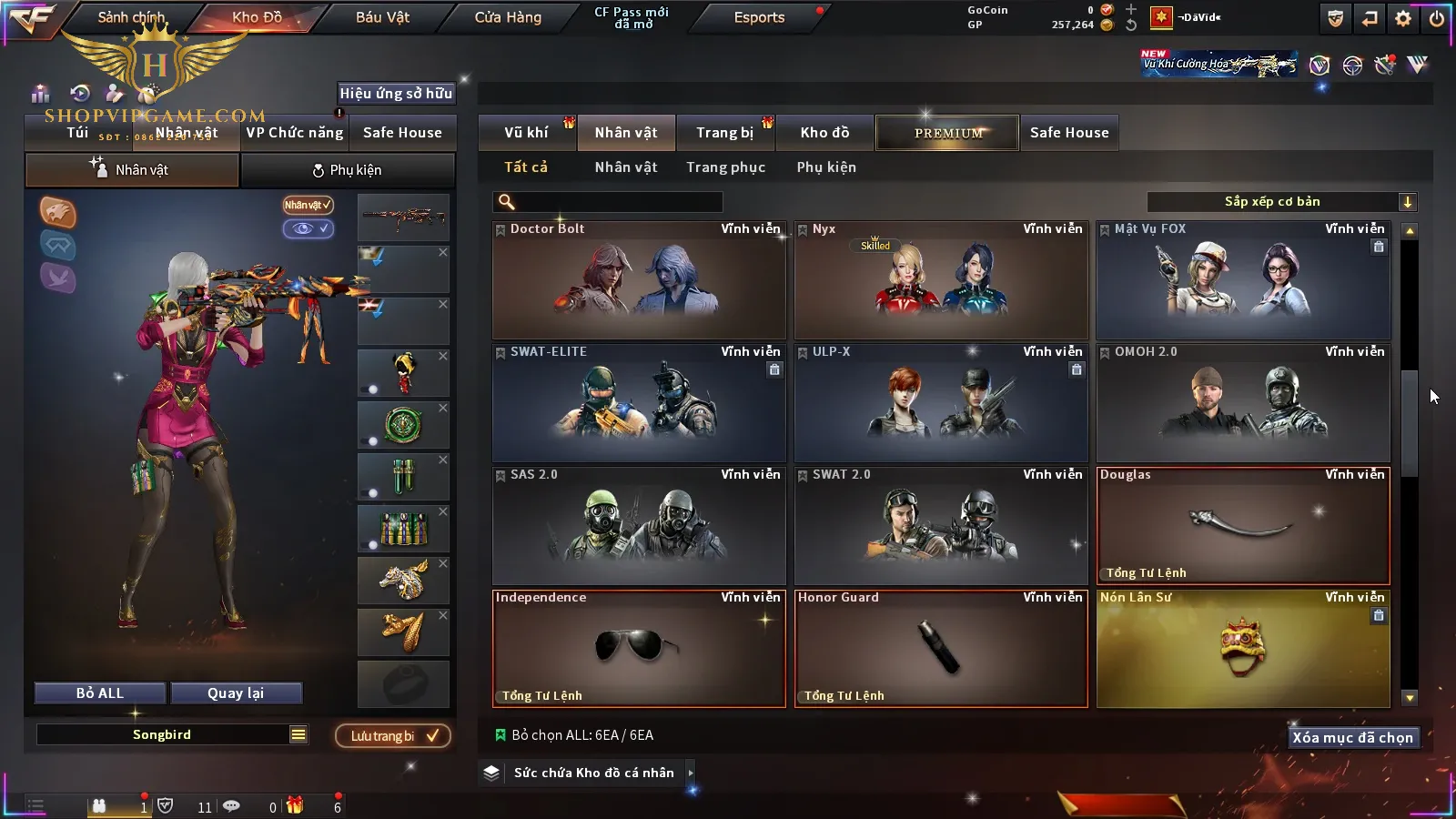Open the Sắp xếp cơ bản dropdown

coord(1281,202)
